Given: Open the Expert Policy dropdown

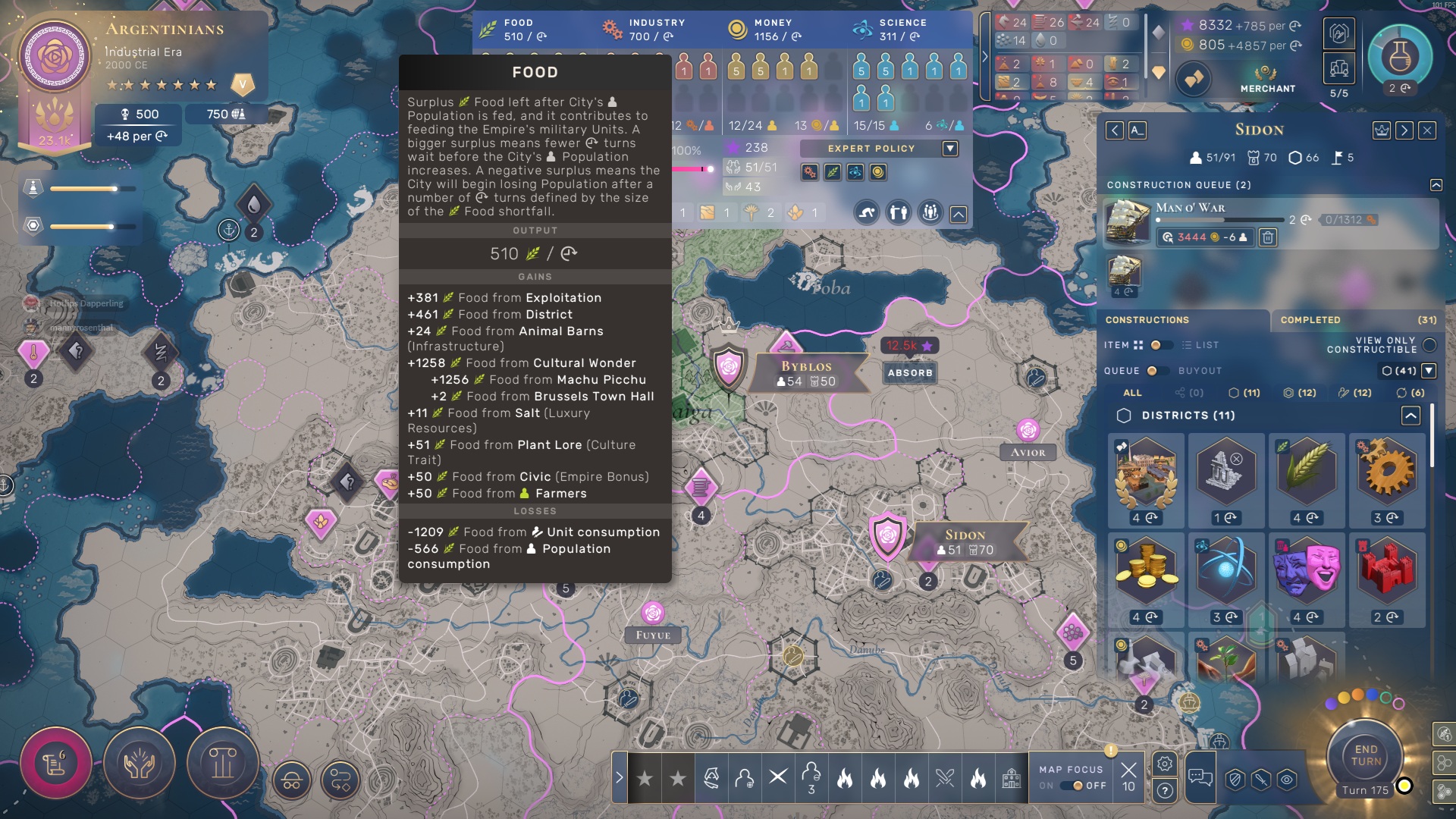Looking at the screenshot, I should (x=950, y=149).
